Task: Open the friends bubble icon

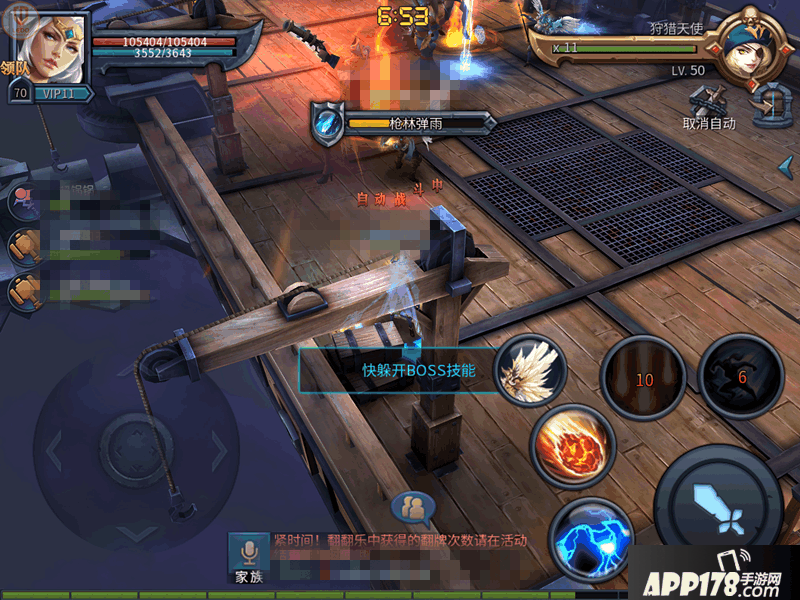Action: coord(413,509)
